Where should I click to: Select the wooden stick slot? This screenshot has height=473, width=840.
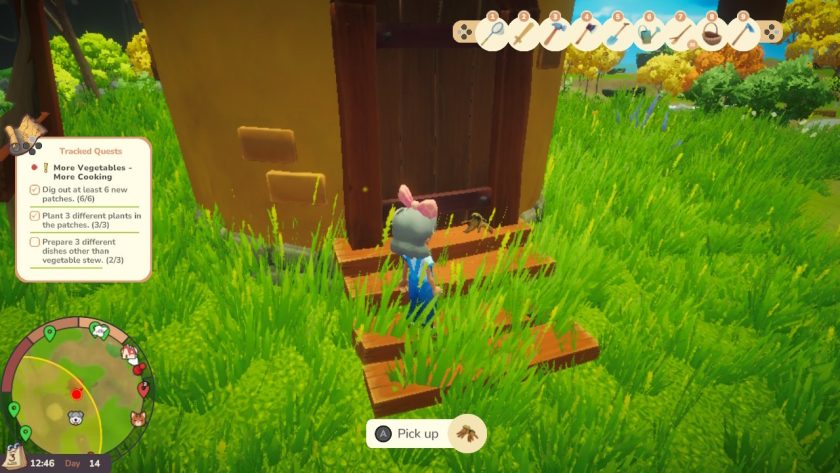click(x=679, y=34)
